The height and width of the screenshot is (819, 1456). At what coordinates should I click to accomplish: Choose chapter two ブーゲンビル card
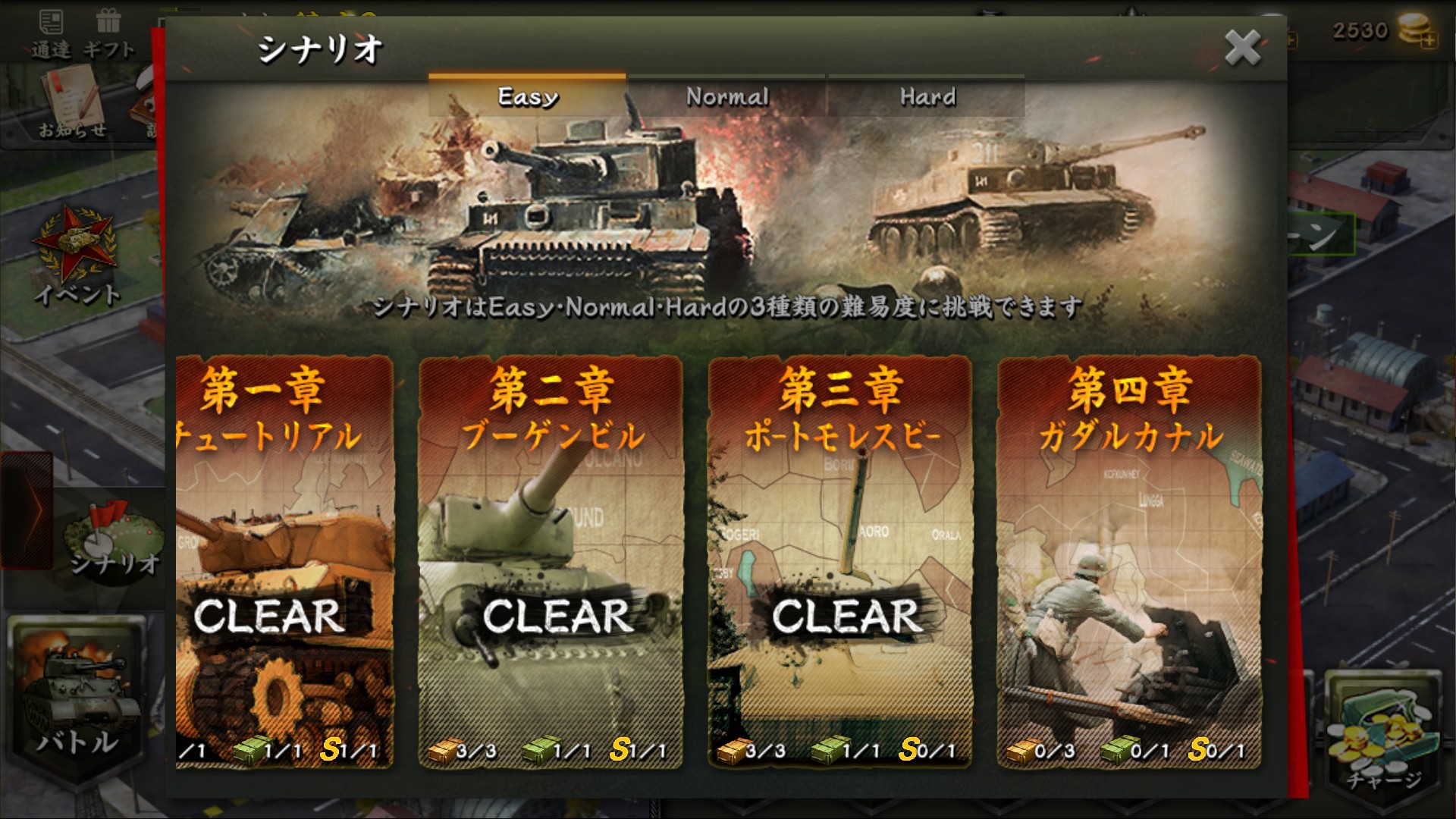point(551,561)
